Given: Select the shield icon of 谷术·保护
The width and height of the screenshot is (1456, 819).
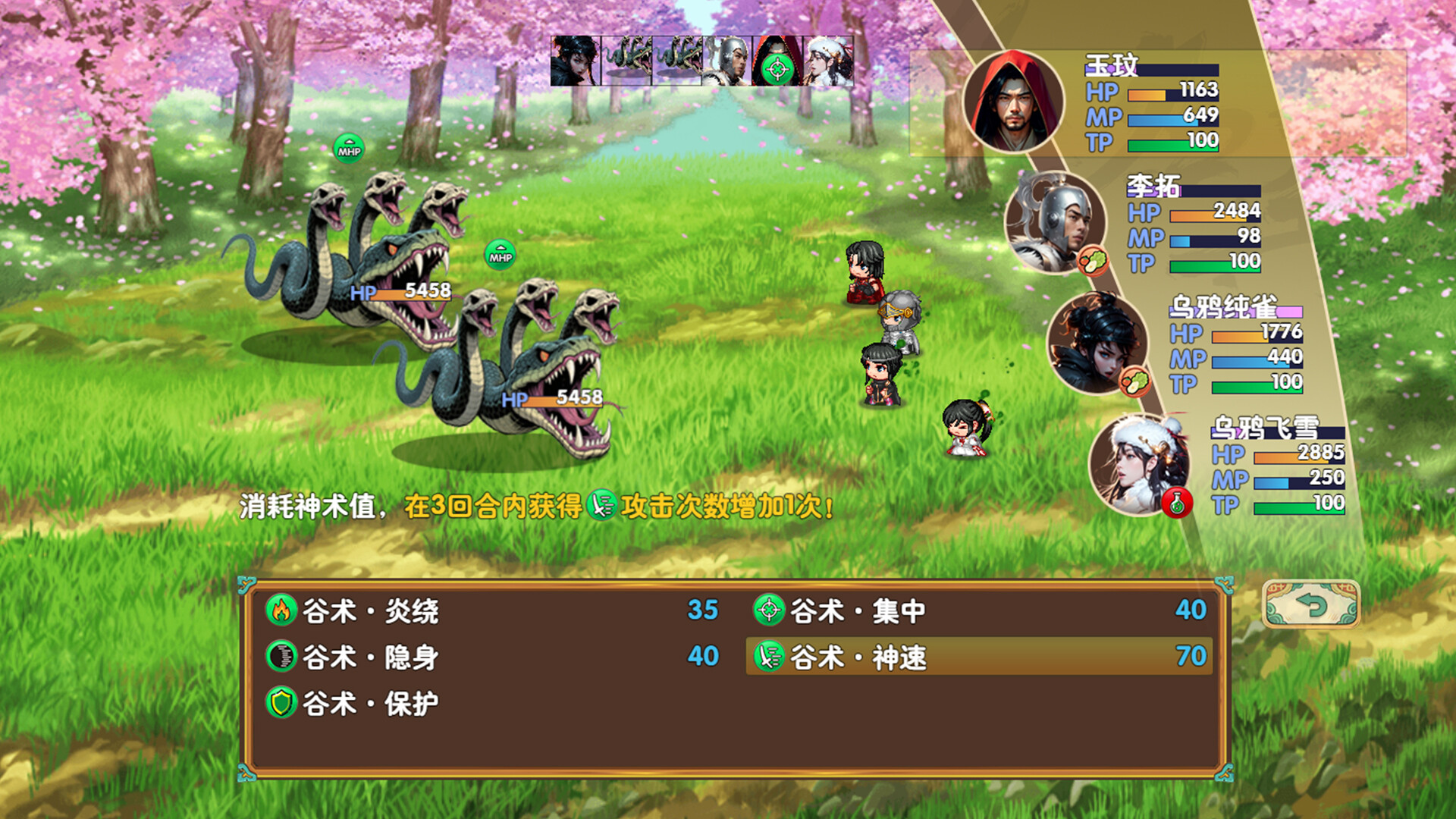Looking at the screenshot, I should [283, 703].
